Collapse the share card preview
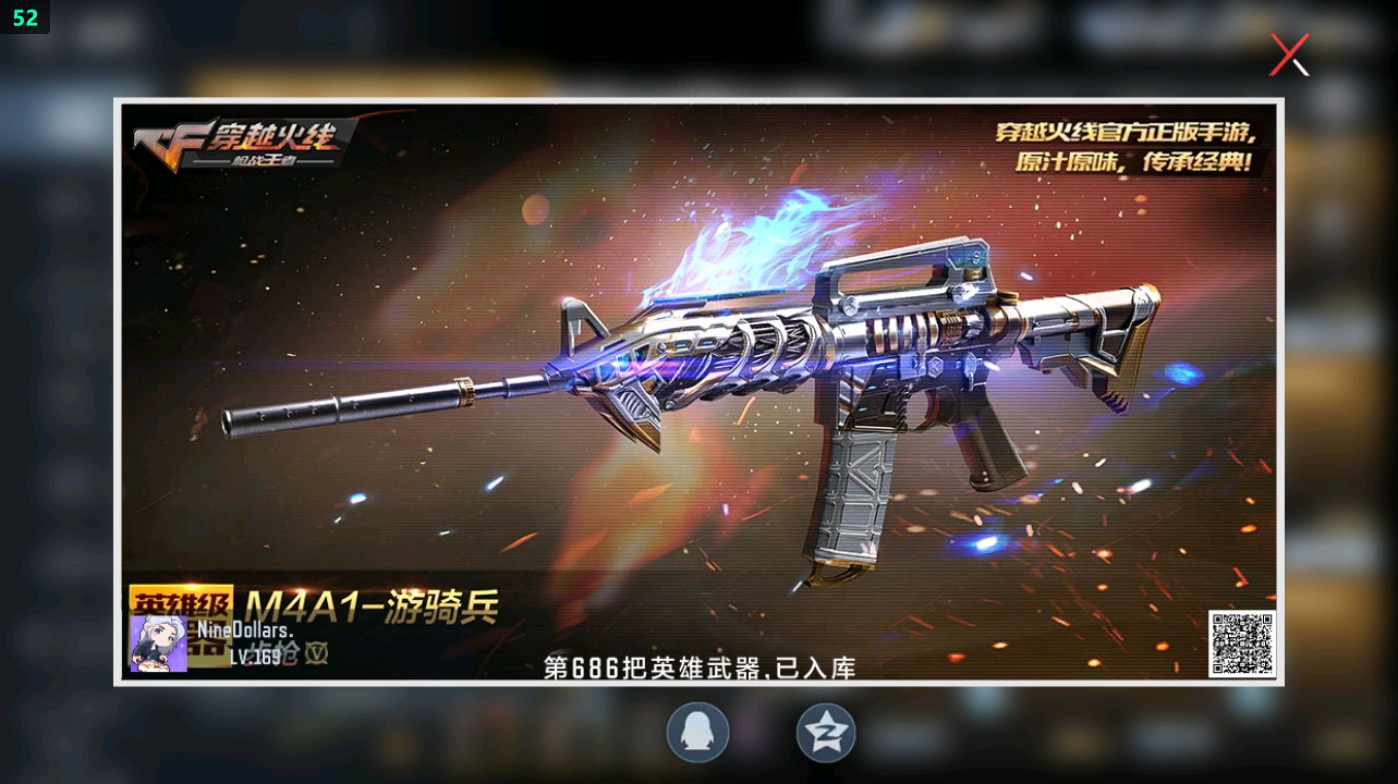The height and width of the screenshot is (784, 1398). tap(1288, 55)
